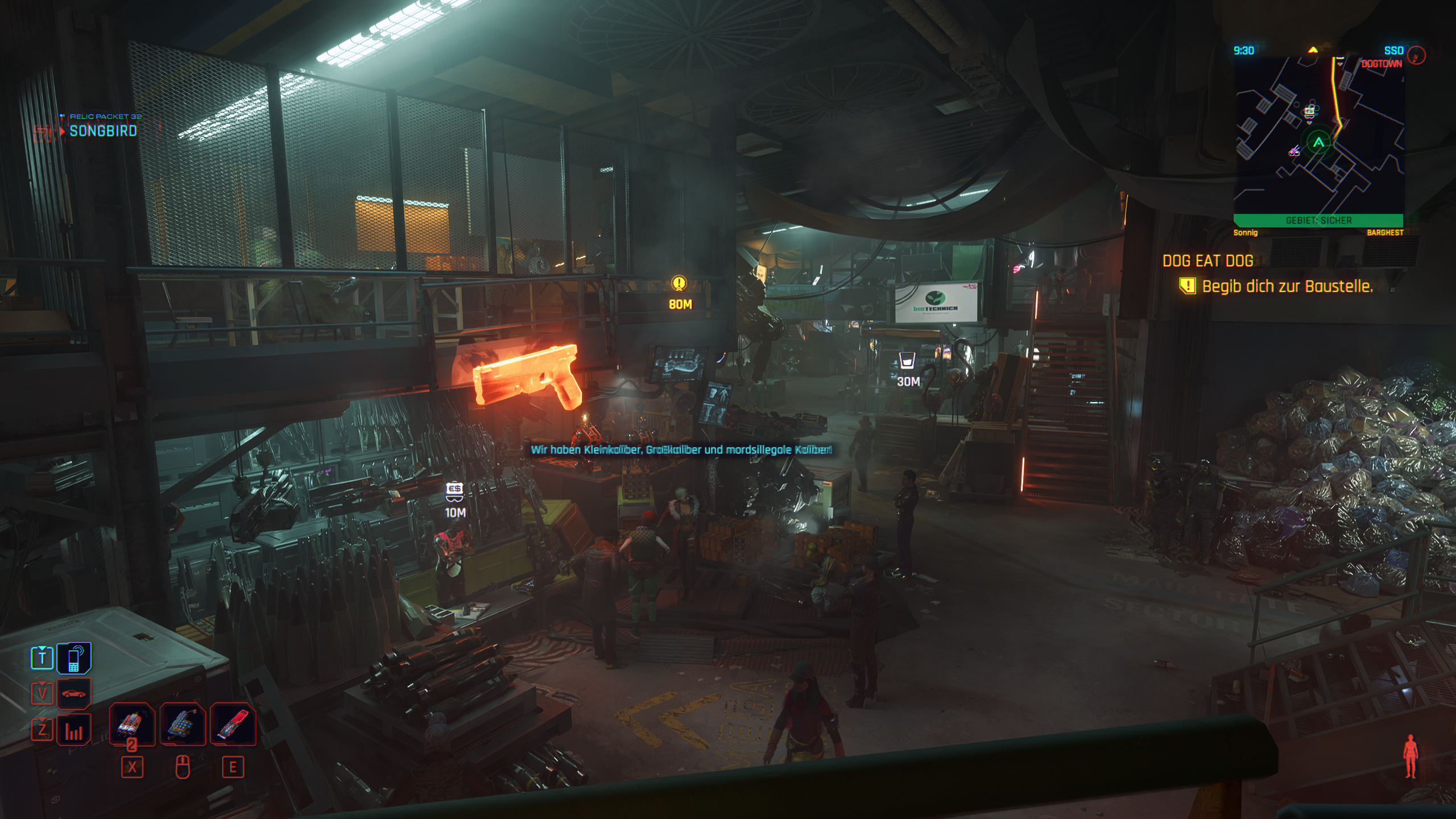Screen dimensions: 1456x819
Task: Open the stats bar-chart icon next to Z
Action: [75, 730]
